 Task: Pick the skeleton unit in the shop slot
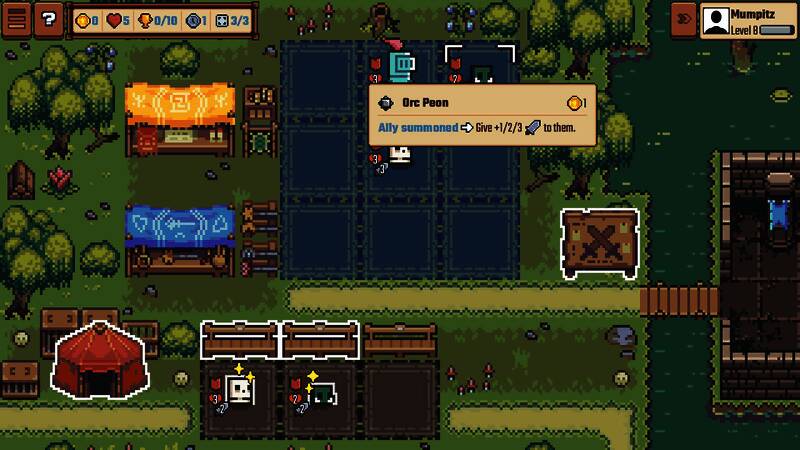tap(239, 391)
